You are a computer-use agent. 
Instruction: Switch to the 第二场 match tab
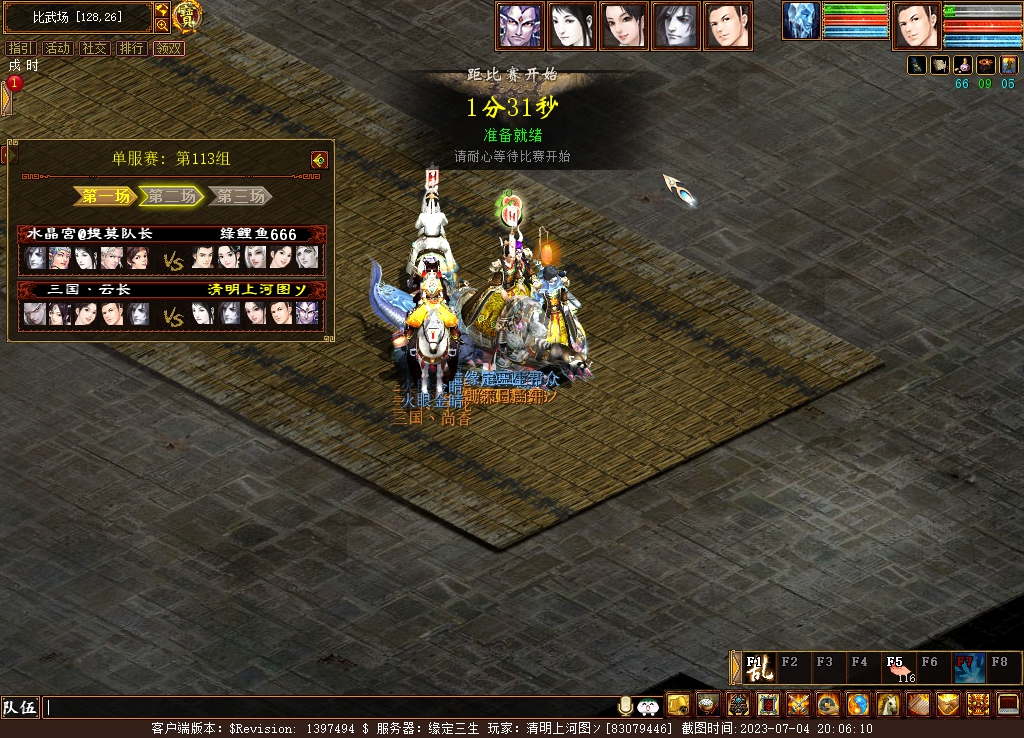pyautogui.click(x=172, y=196)
